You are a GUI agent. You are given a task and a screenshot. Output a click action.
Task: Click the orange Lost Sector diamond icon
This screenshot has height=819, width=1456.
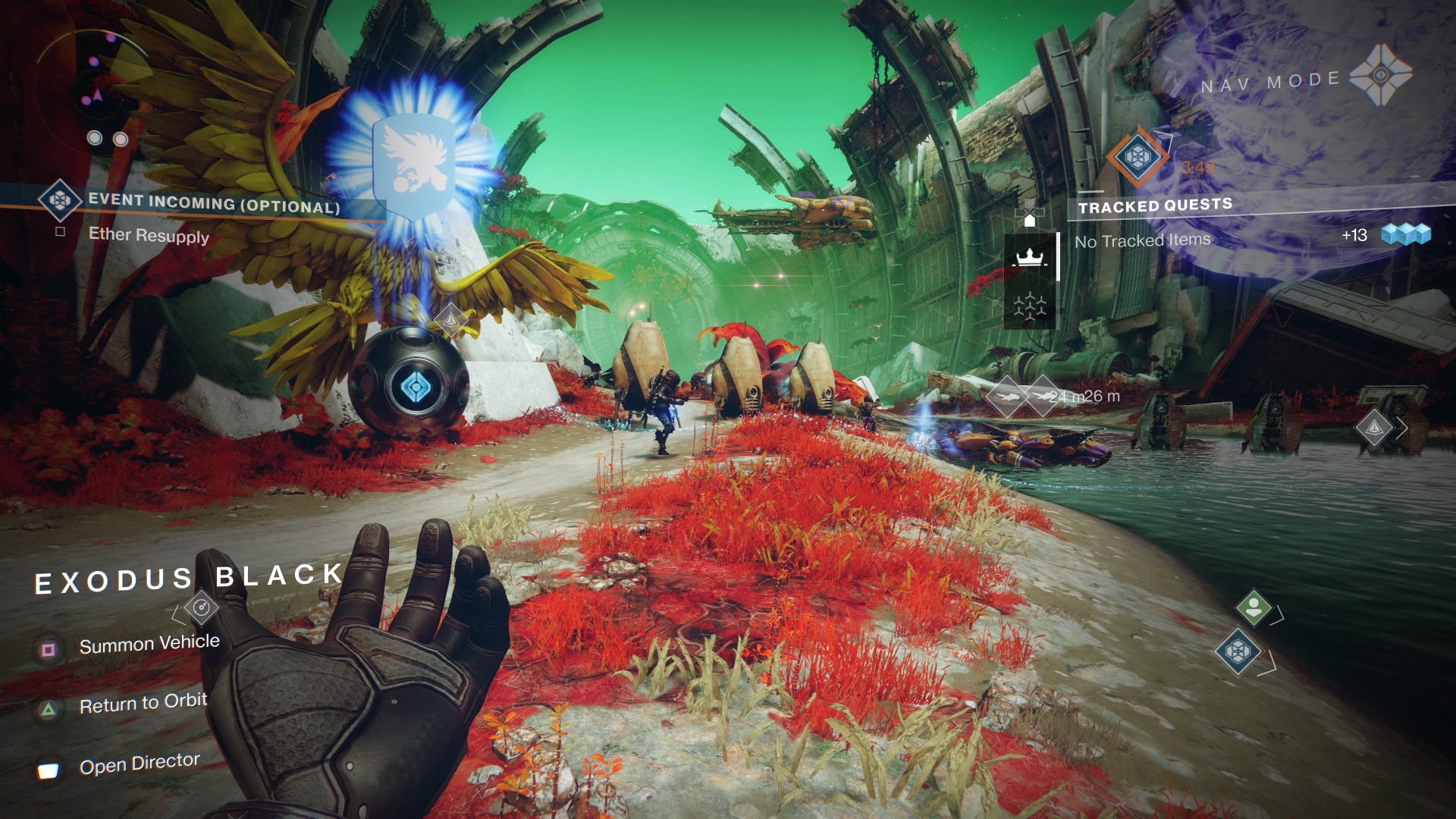[1137, 157]
